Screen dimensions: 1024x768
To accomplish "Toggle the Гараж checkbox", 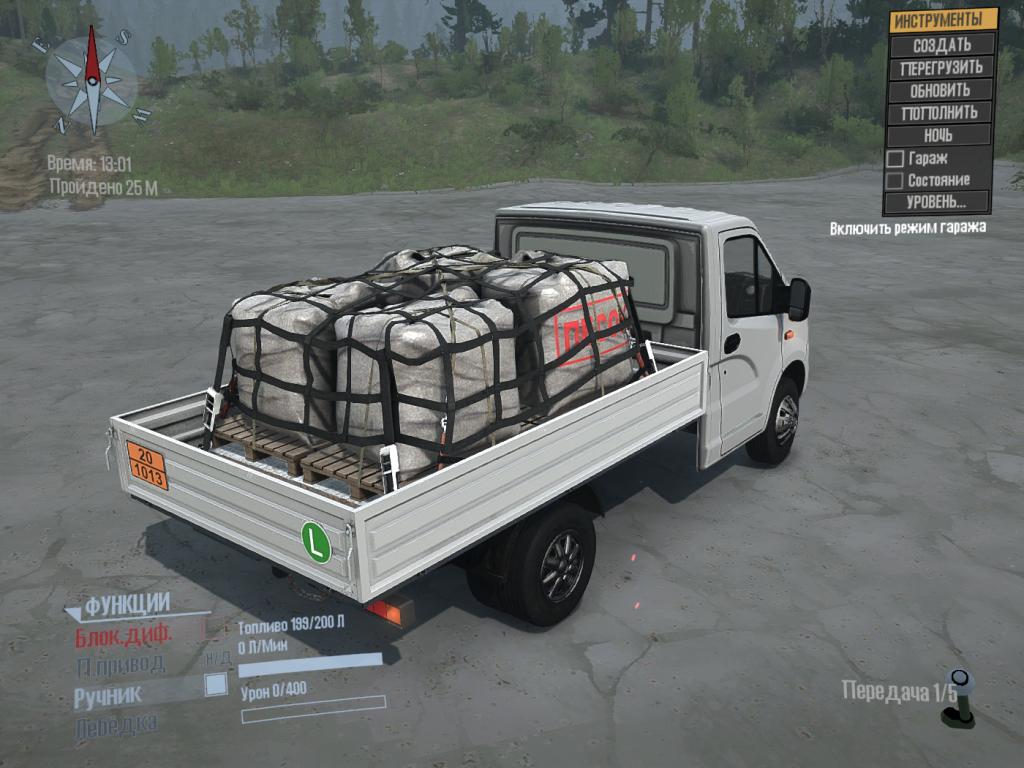I will [x=896, y=159].
